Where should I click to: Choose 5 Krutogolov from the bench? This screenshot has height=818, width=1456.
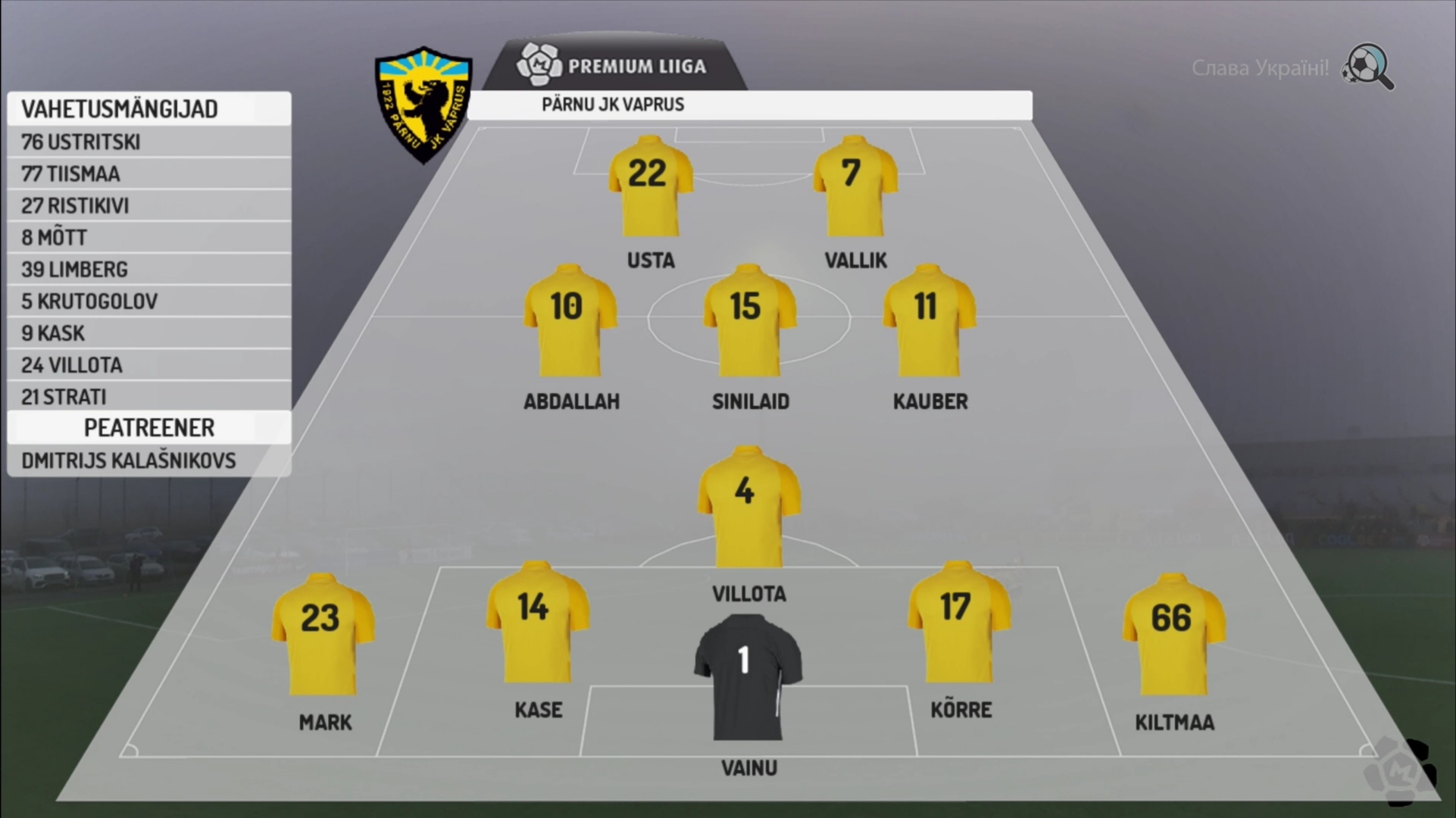148,301
